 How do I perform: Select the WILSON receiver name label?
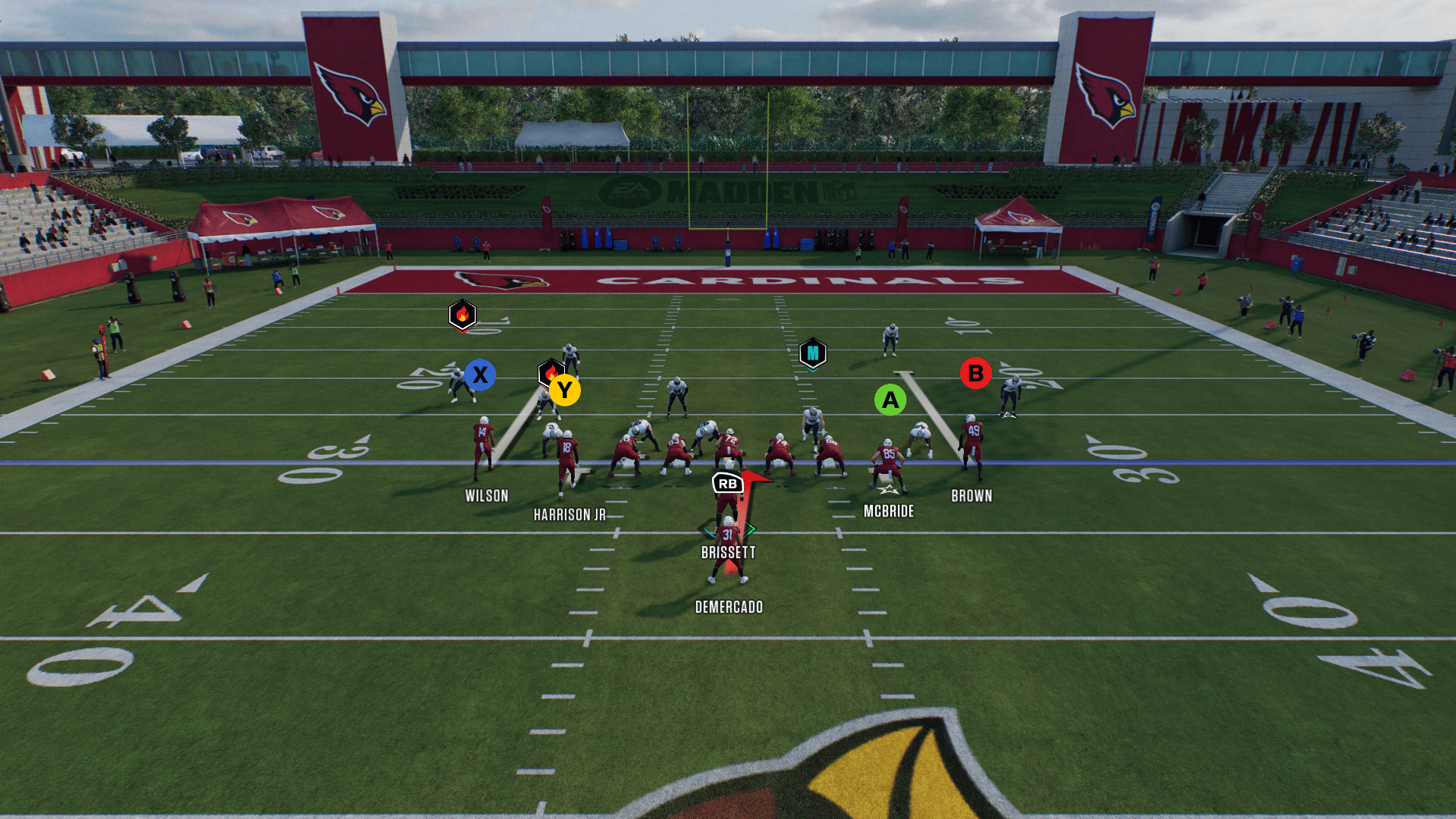coord(487,496)
